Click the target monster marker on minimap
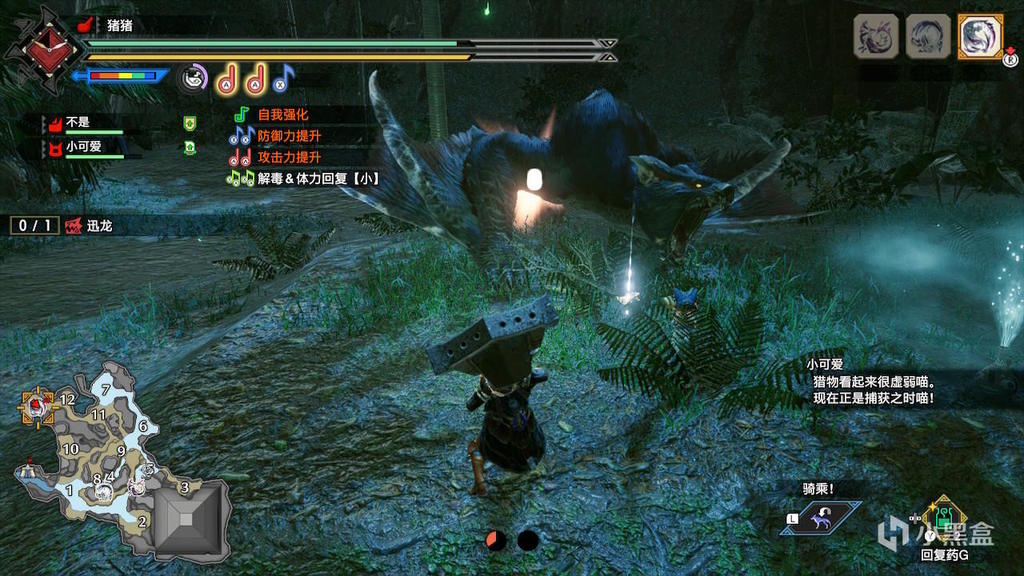 pos(38,405)
